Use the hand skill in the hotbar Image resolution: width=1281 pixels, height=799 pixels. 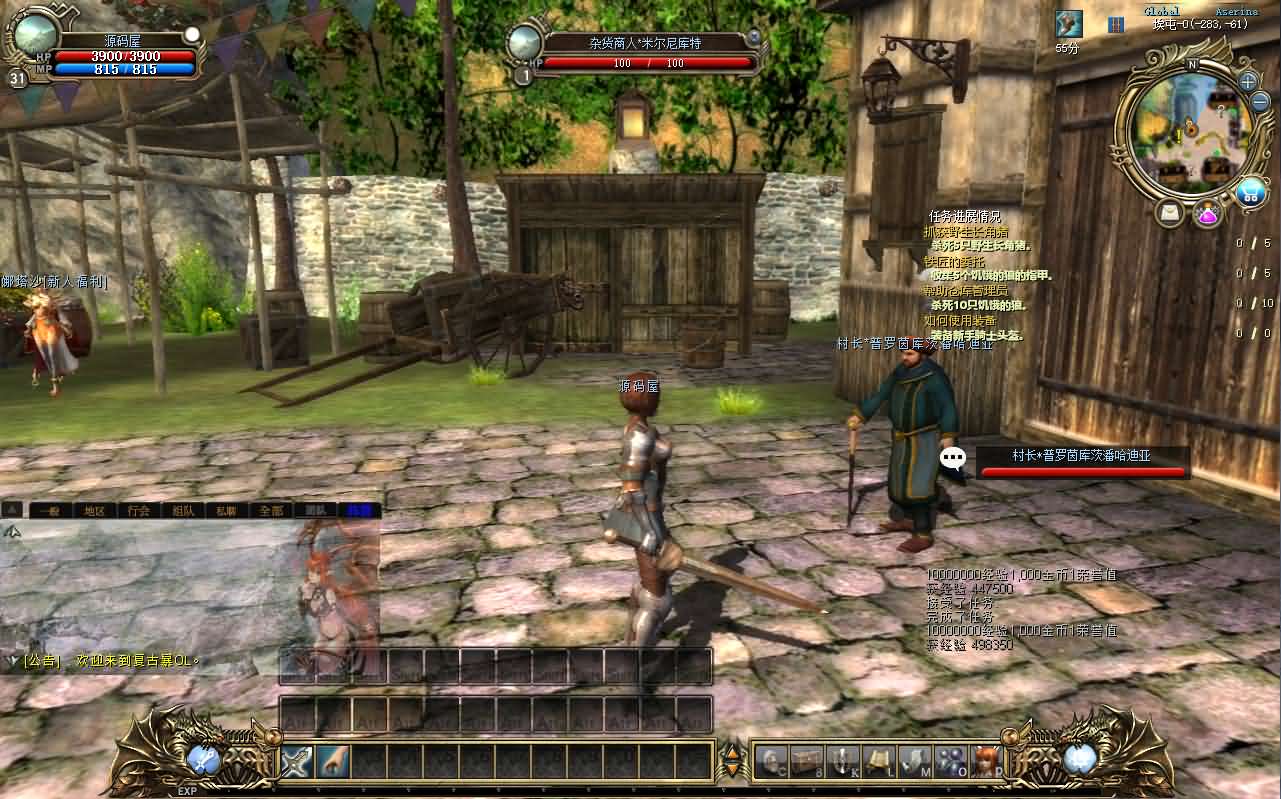click(333, 762)
